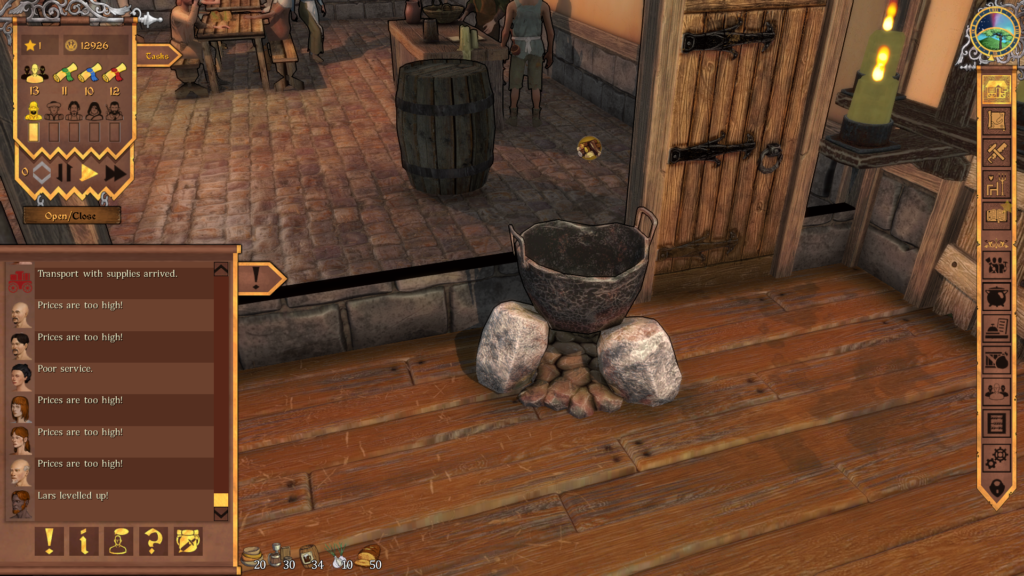Open the hammer and saw construction menu

click(995, 152)
